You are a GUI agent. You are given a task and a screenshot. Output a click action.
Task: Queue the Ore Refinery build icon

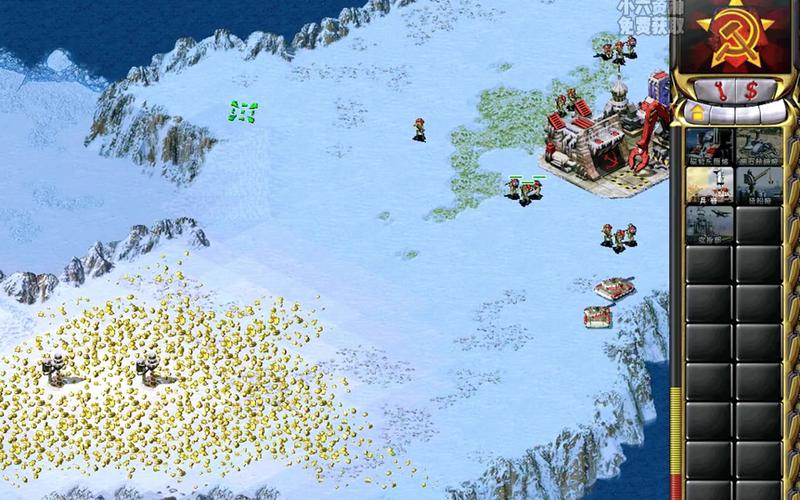point(759,146)
